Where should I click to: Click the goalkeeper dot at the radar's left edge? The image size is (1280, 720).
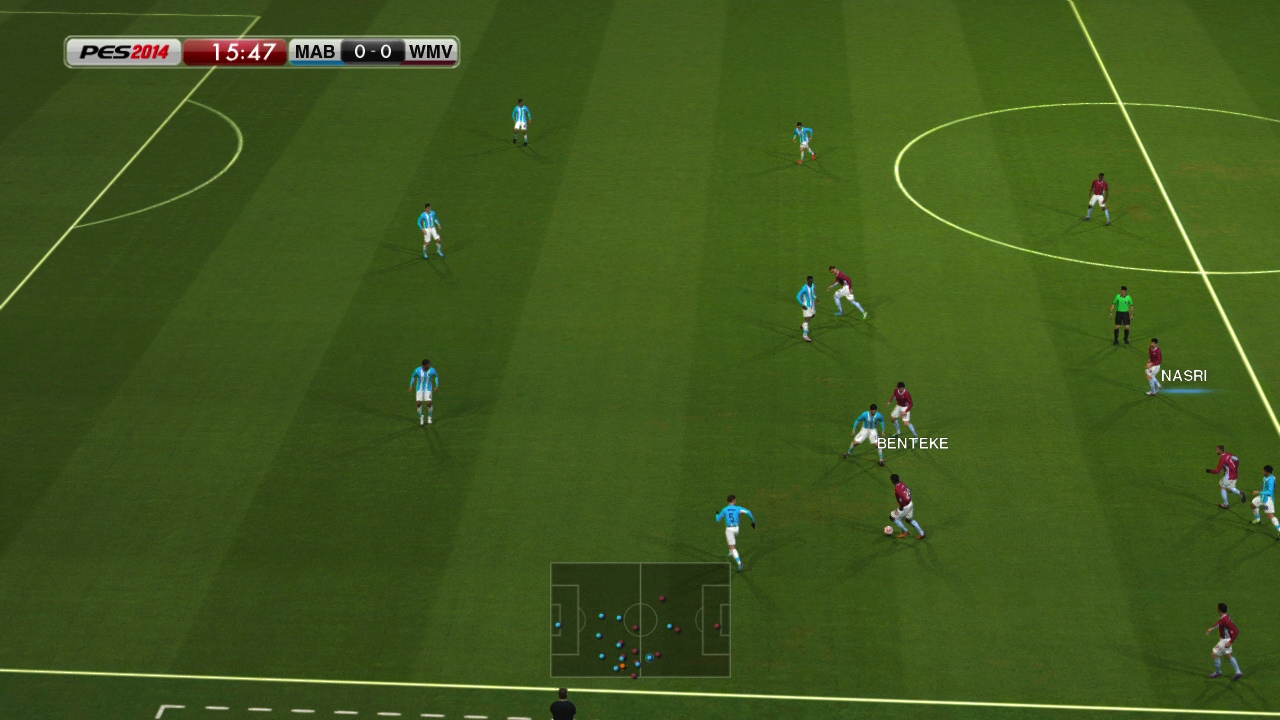(x=558, y=625)
